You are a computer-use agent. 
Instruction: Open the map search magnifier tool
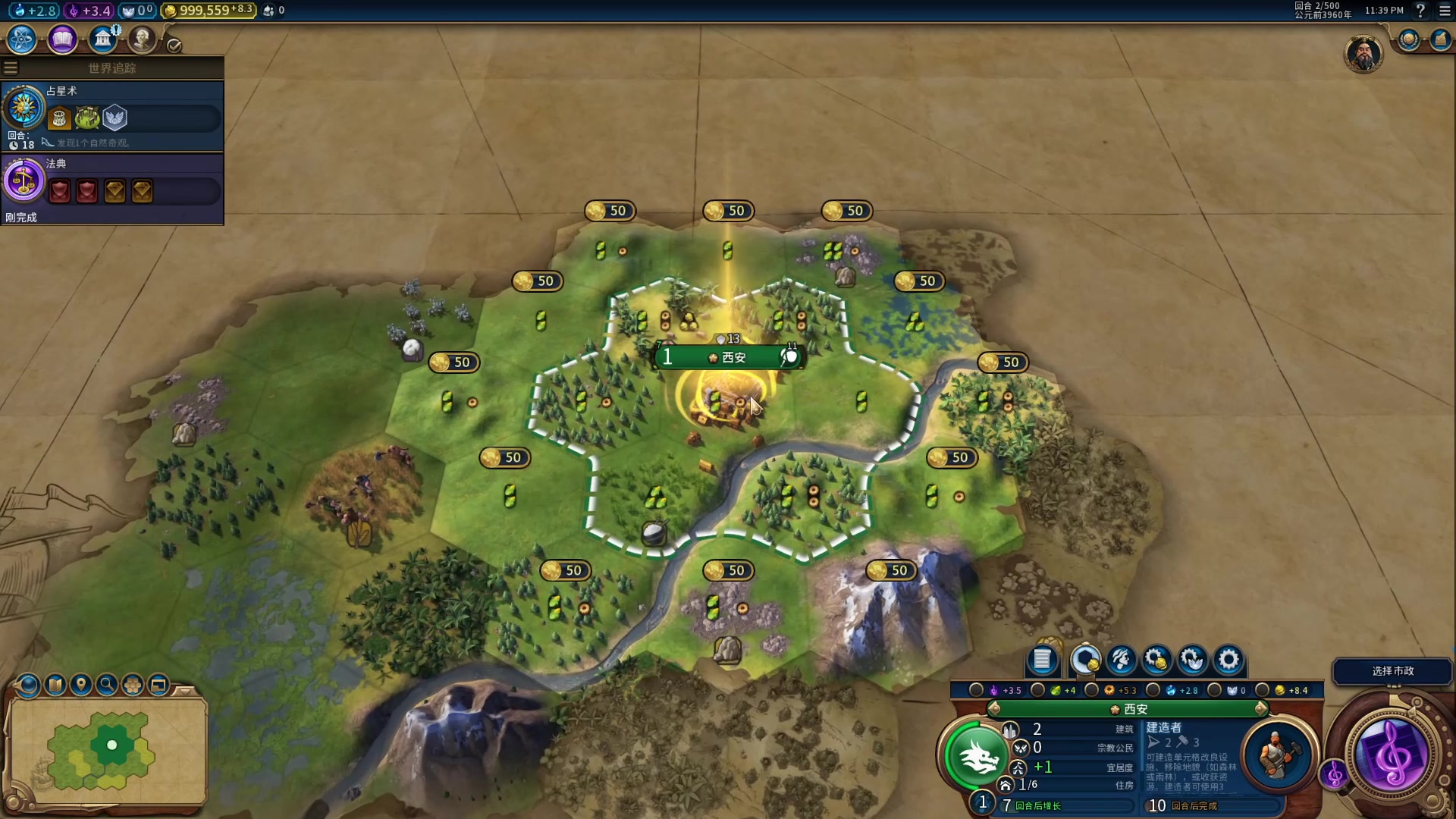coord(107,686)
